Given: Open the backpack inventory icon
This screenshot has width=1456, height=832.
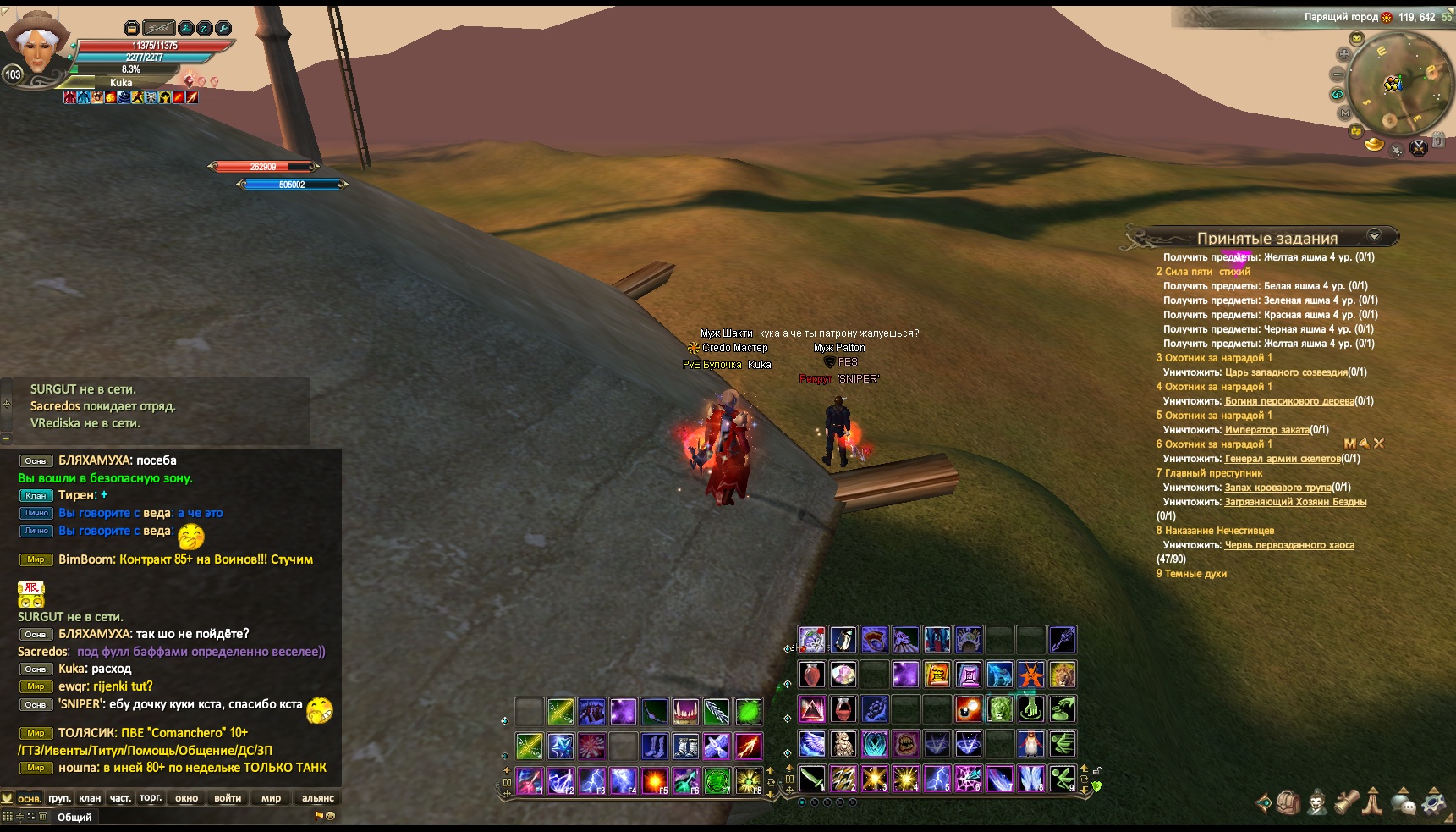Looking at the screenshot, I should pos(1288,802).
